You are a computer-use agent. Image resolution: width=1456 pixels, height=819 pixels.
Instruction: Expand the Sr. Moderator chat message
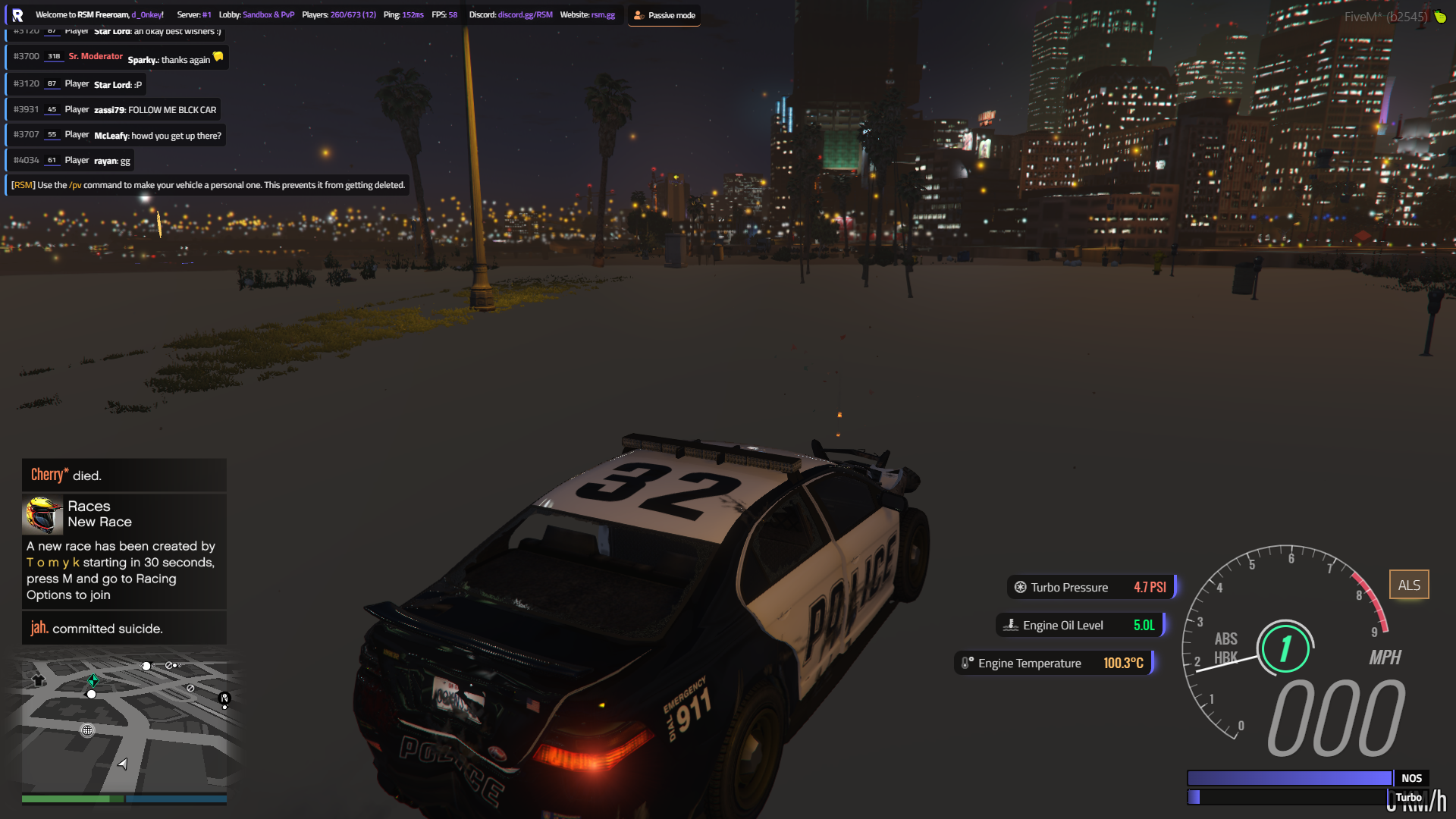click(118, 57)
